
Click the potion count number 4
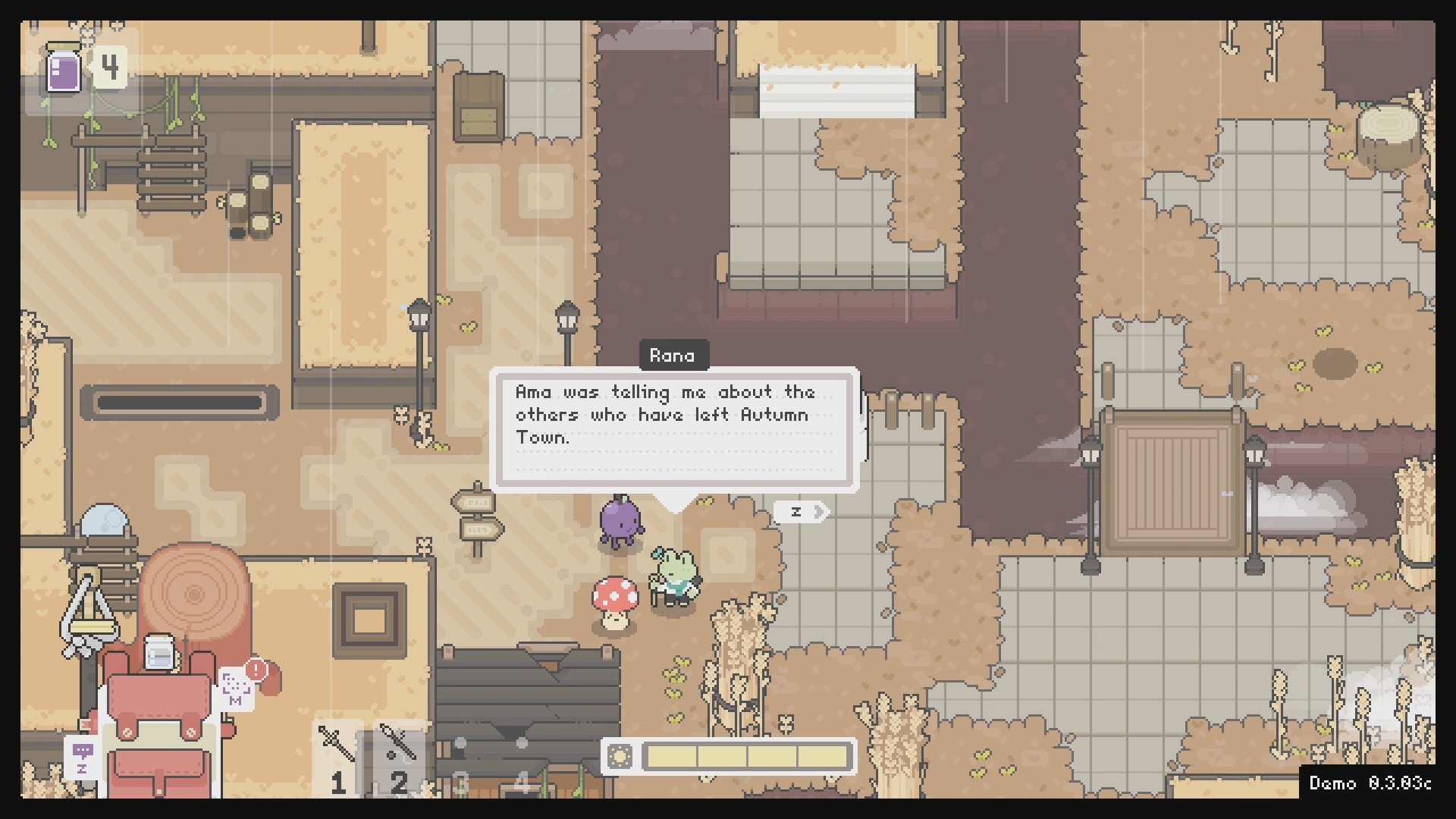(111, 68)
